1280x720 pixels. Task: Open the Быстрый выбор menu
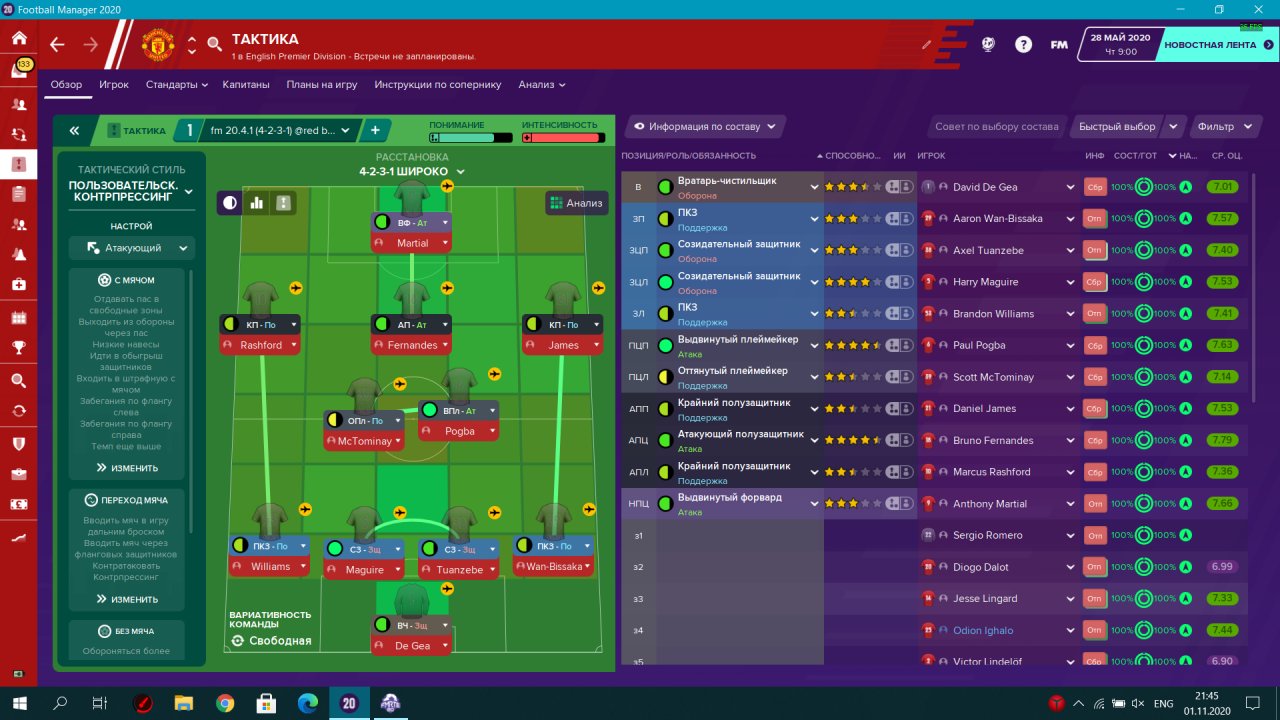coord(1116,127)
